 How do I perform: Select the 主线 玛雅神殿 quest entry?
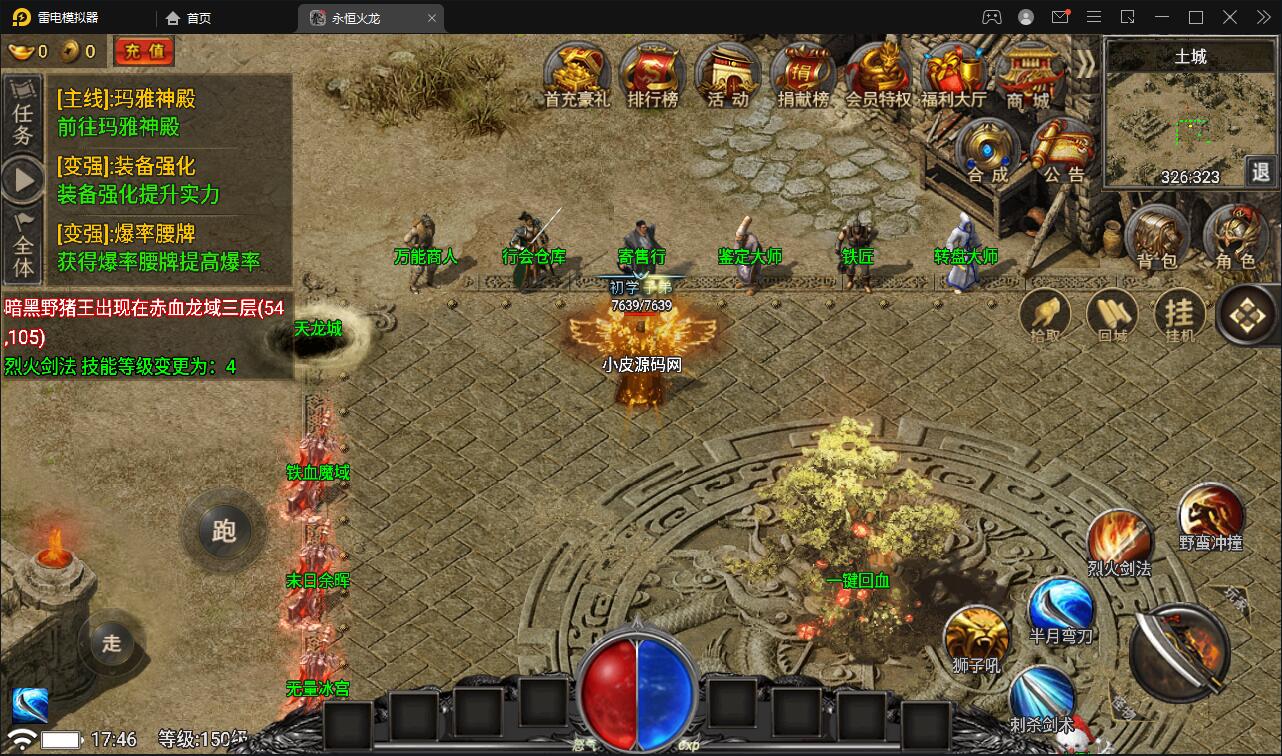126,112
